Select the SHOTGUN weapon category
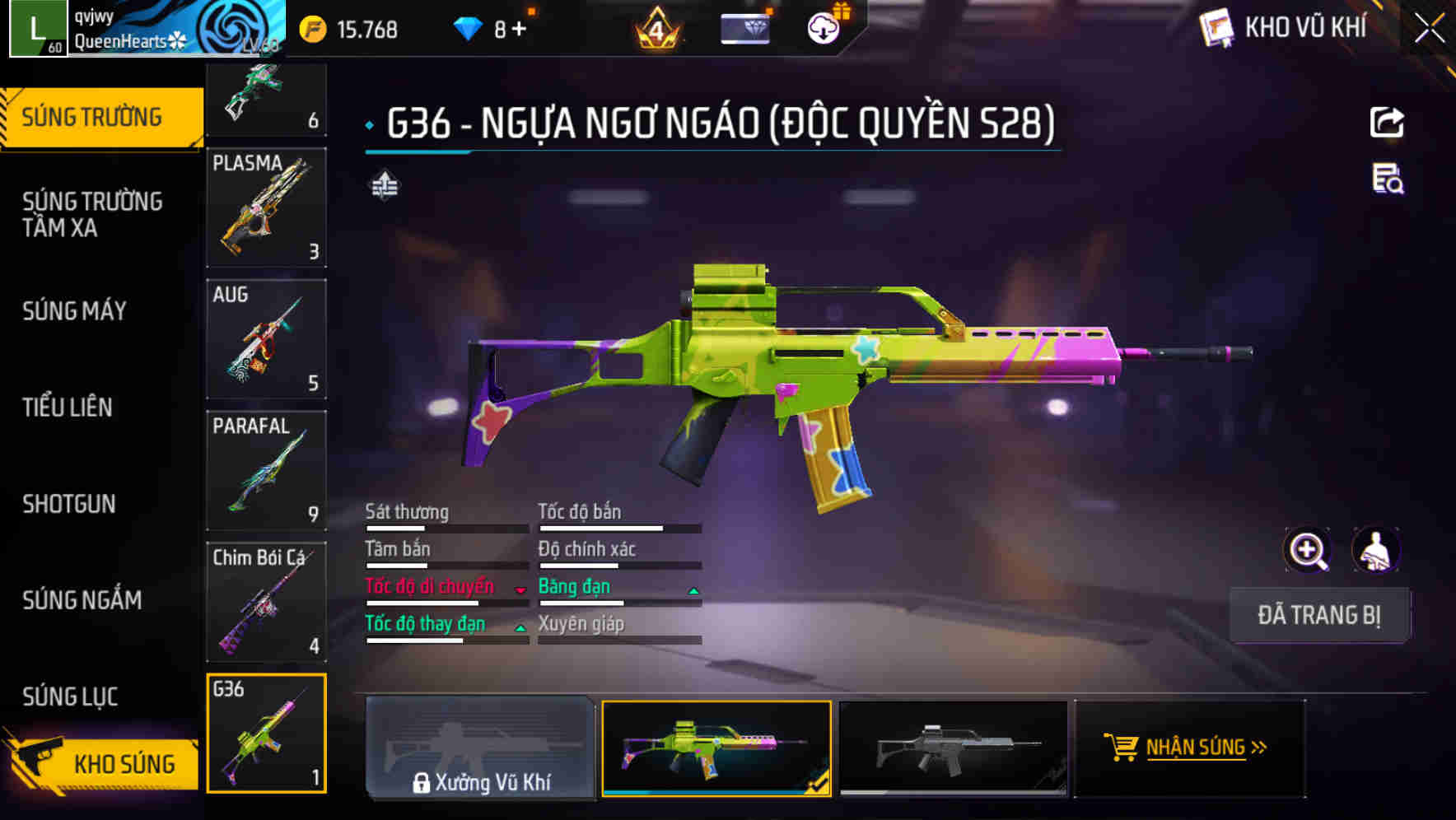Viewport: 1456px width, 820px height. [69, 504]
